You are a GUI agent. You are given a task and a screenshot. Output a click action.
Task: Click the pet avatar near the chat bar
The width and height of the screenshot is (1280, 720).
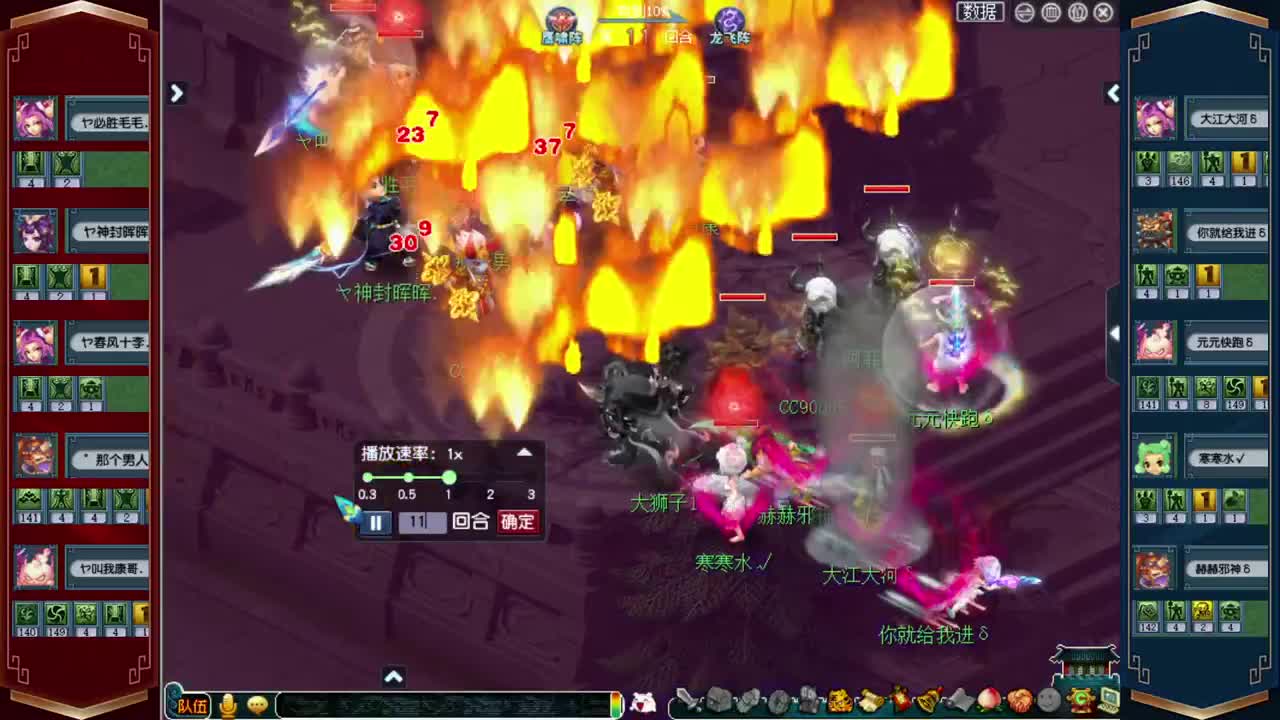click(x=644, y=701)
